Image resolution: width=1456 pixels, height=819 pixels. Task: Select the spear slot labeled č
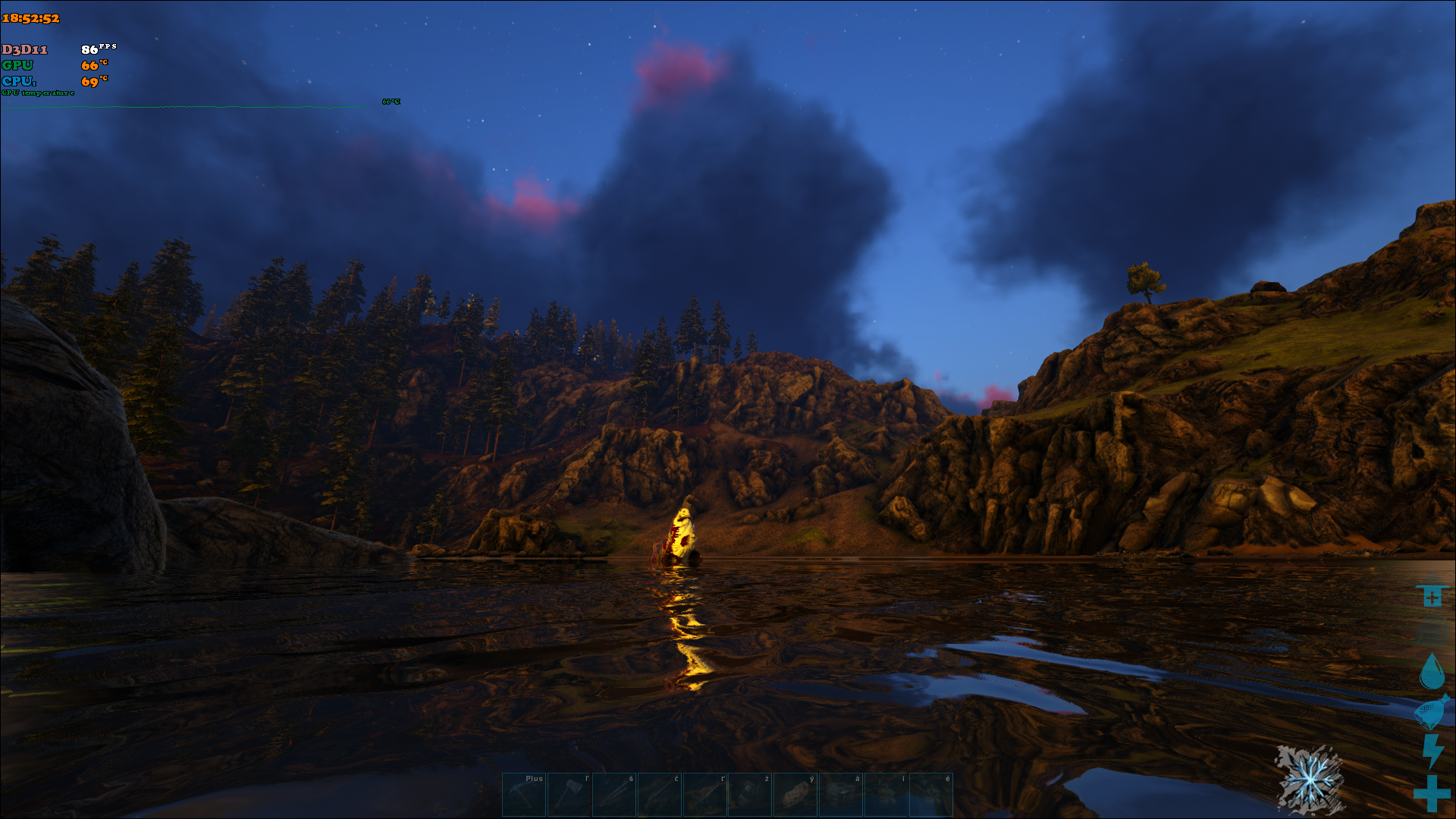pyautogui.click(x=660, y=794)
